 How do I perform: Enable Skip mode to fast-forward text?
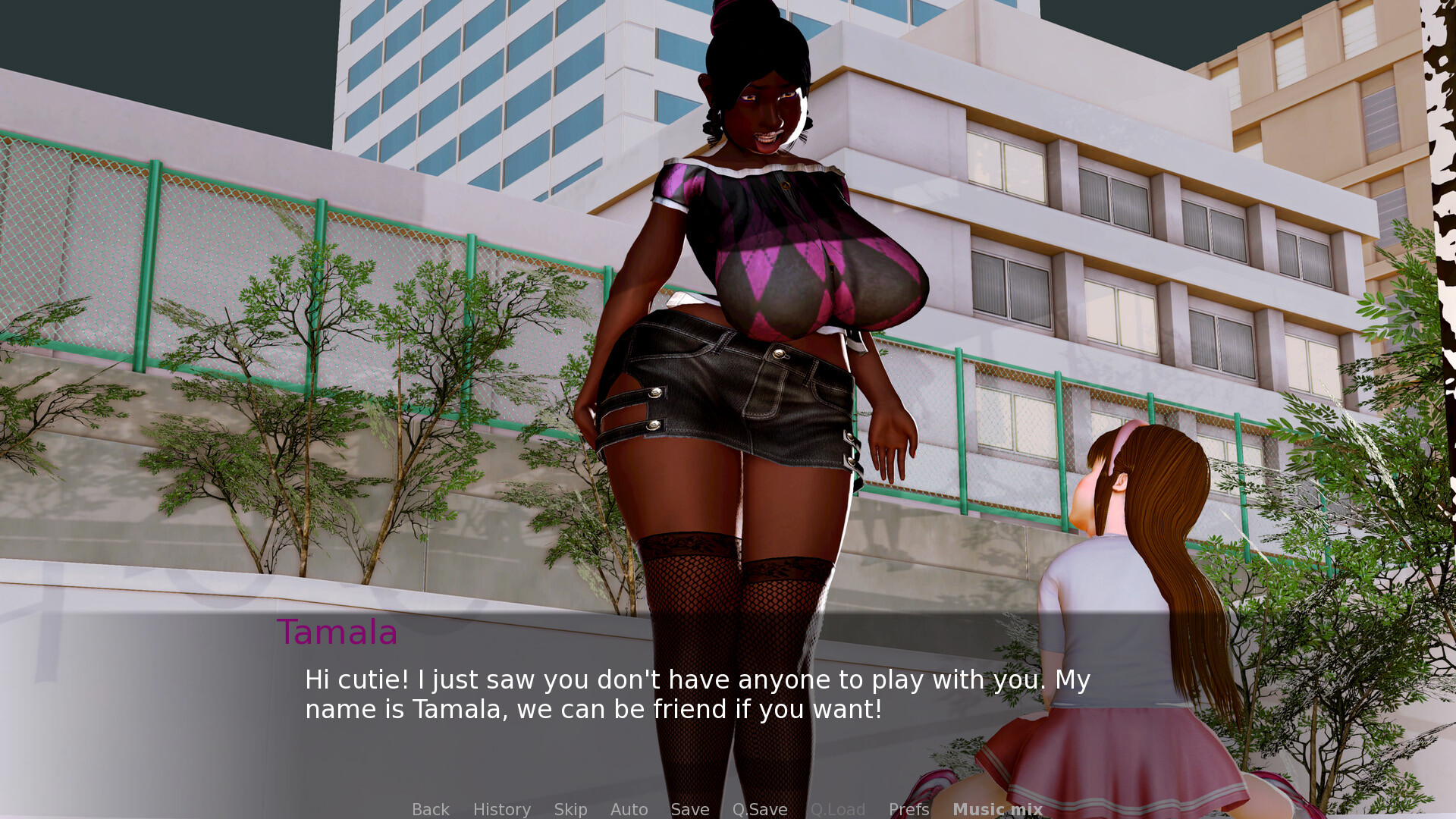pos(570,809)
